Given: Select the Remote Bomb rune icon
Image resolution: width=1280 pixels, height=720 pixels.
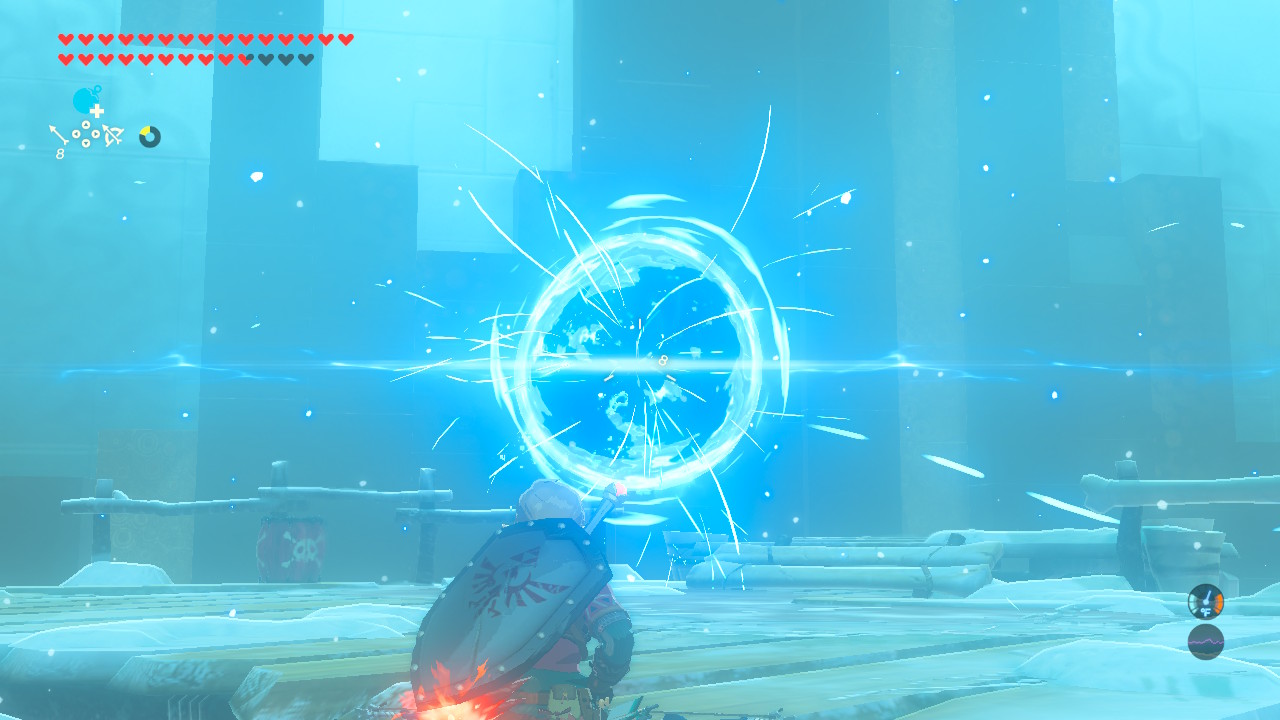Looking at the screenshot, I should point(85,101).
